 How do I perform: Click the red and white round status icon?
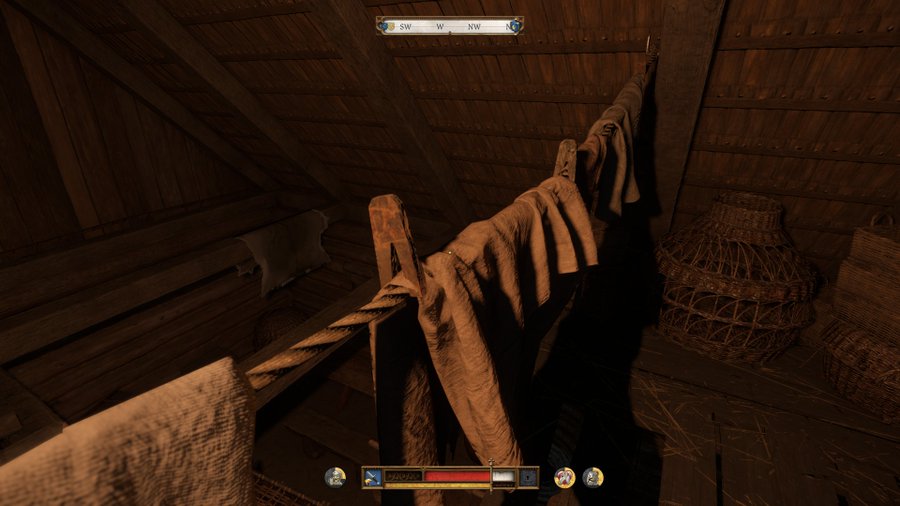[x=564, y=477]
